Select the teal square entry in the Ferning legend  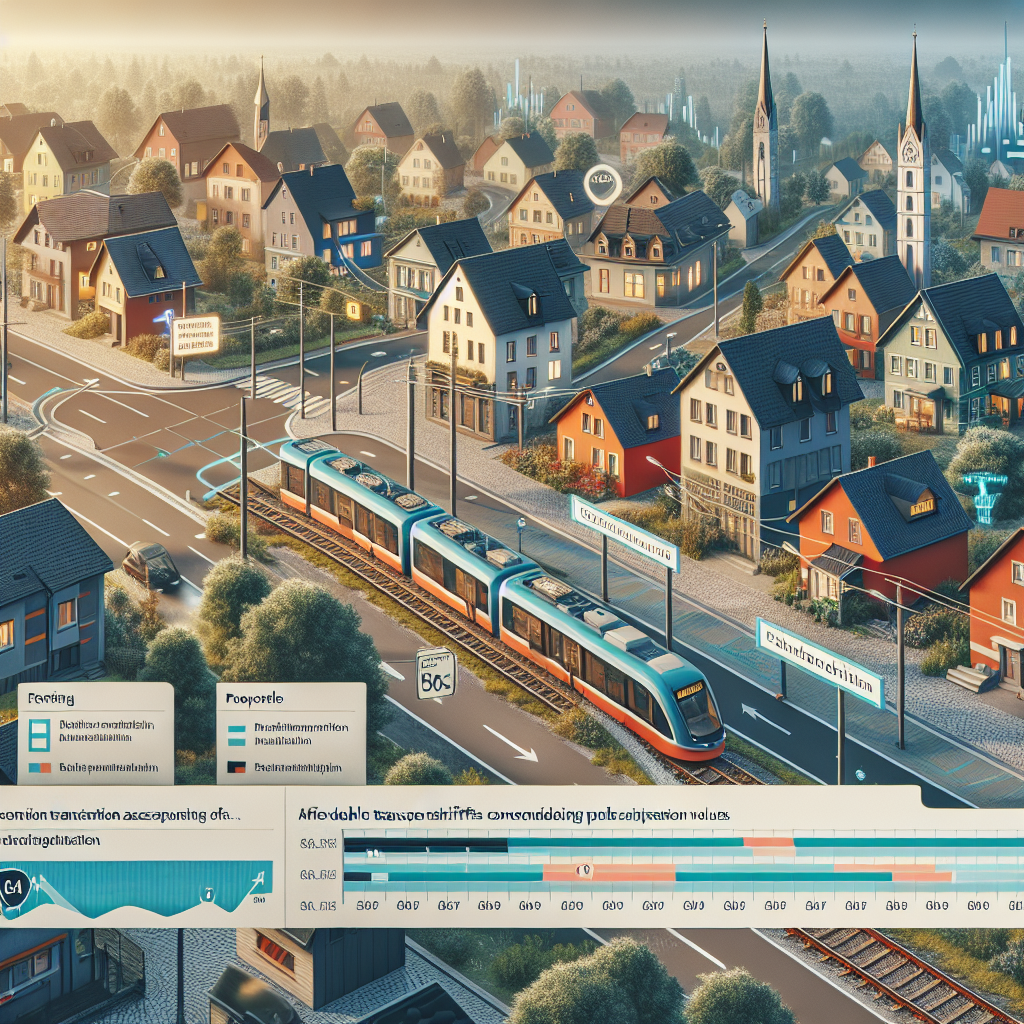[39, 734]
